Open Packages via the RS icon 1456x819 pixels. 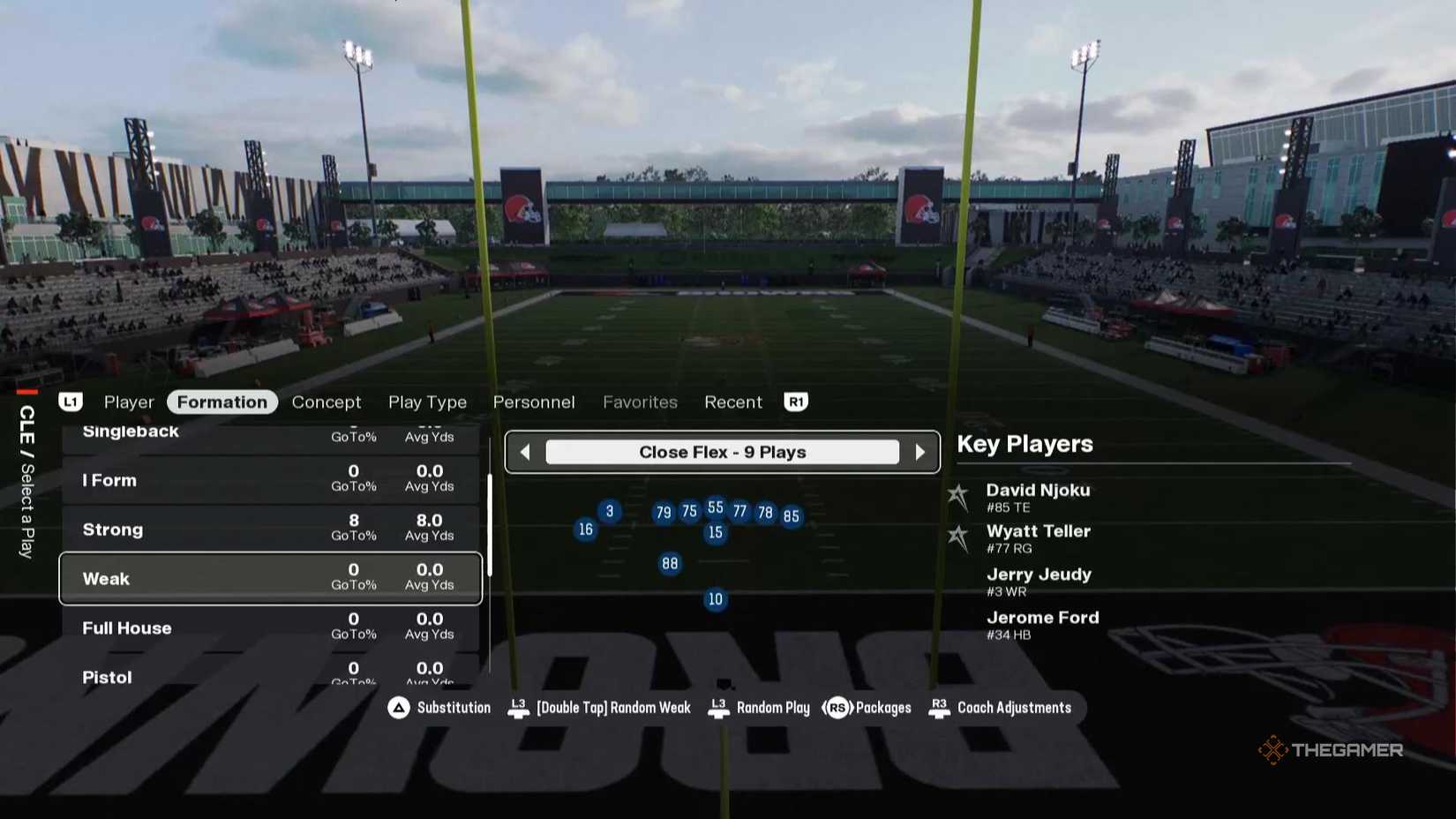(837, 707)
